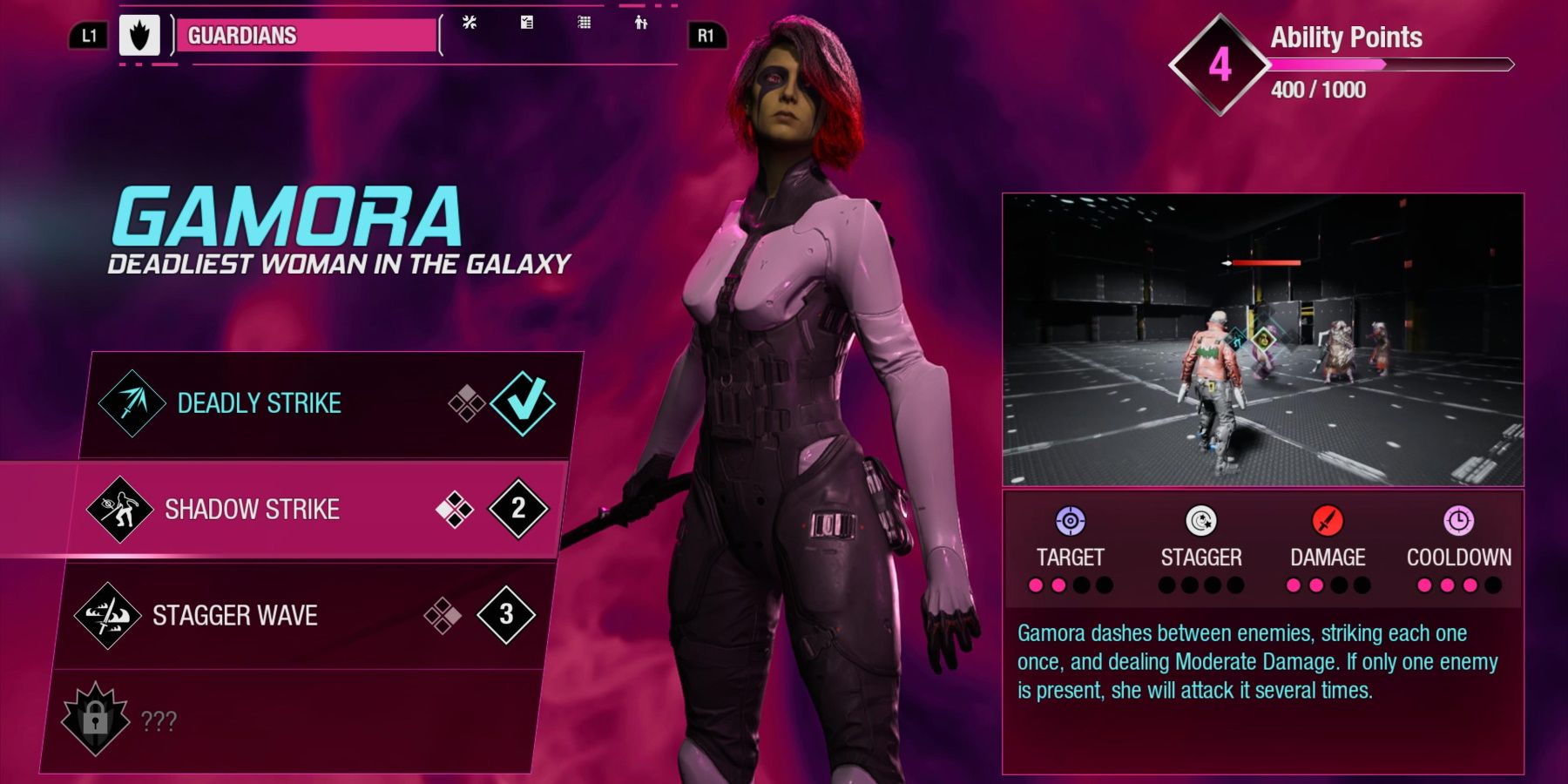Open the checklist objectives icon

(526, 24)
